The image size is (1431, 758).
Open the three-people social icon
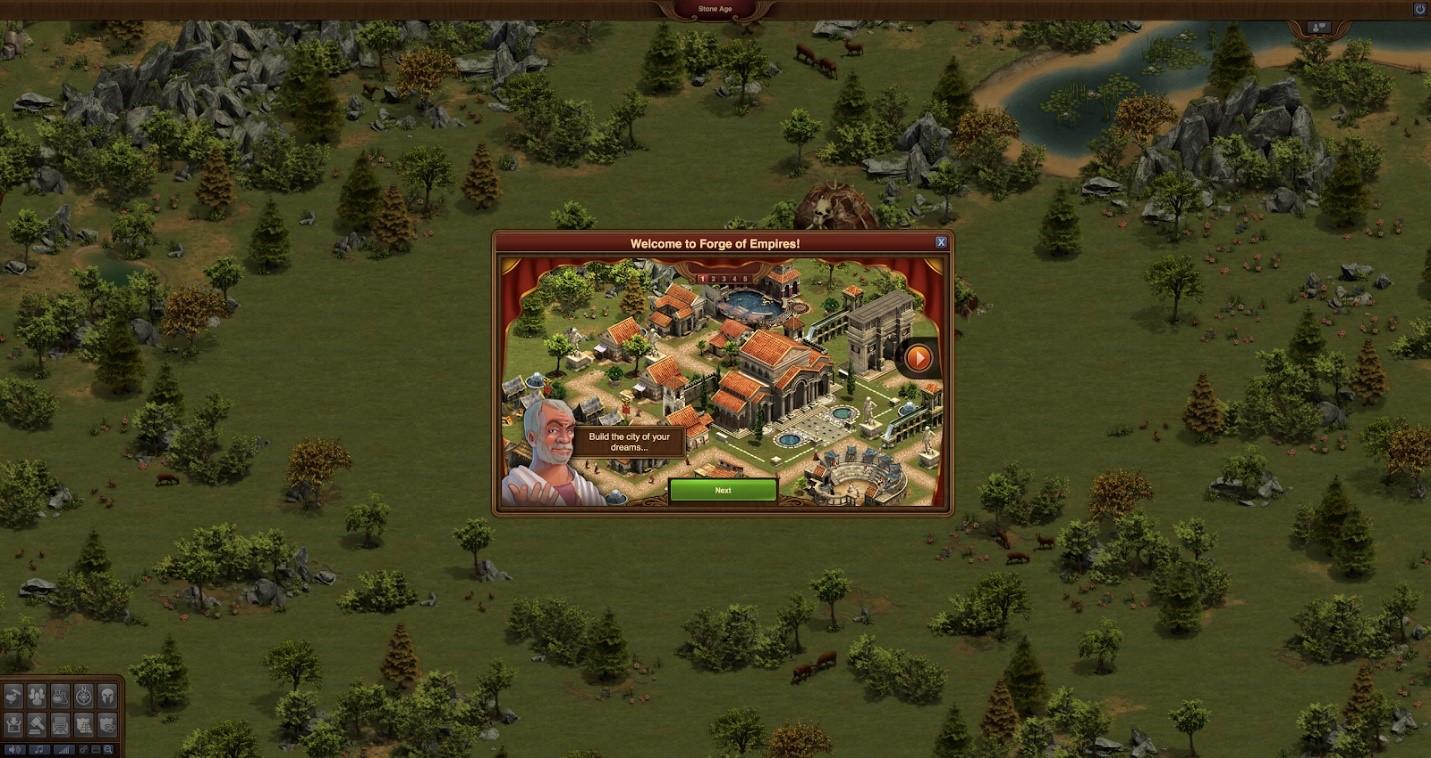pos(37,696)
